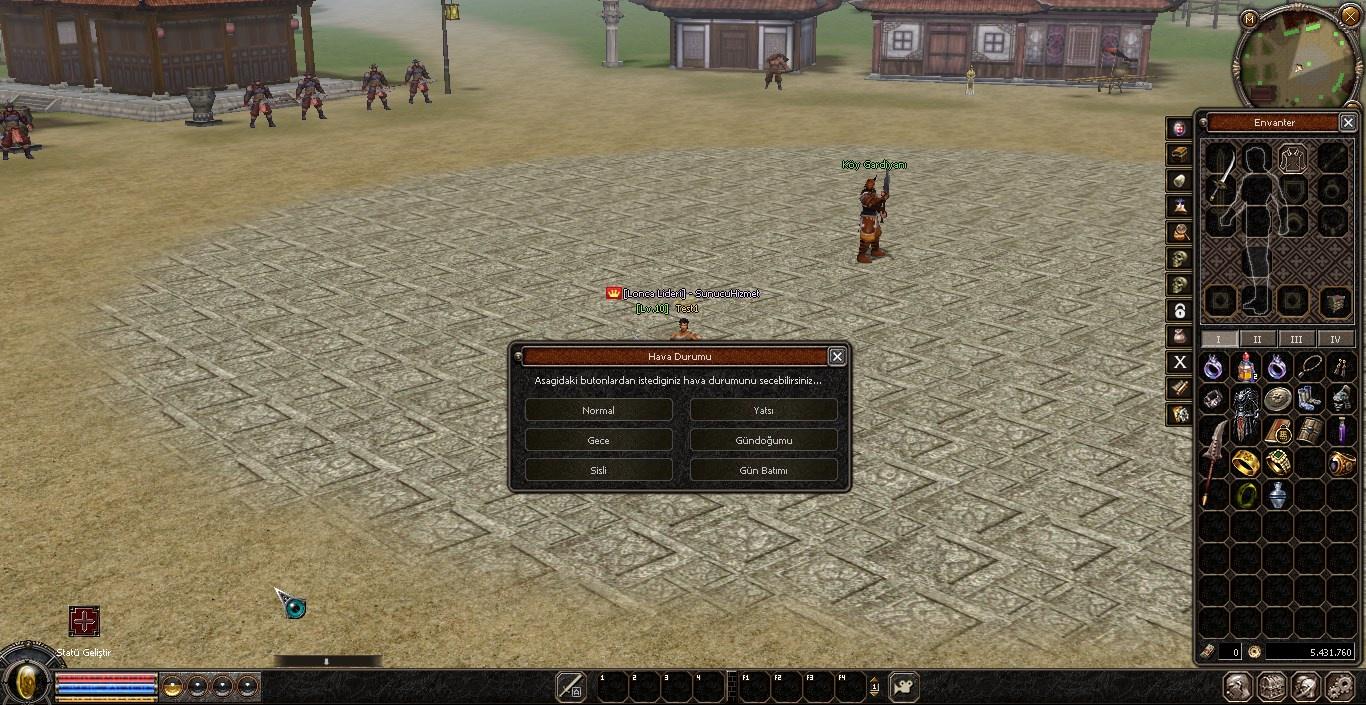Choose the Sisli weather button

(598, 470)
